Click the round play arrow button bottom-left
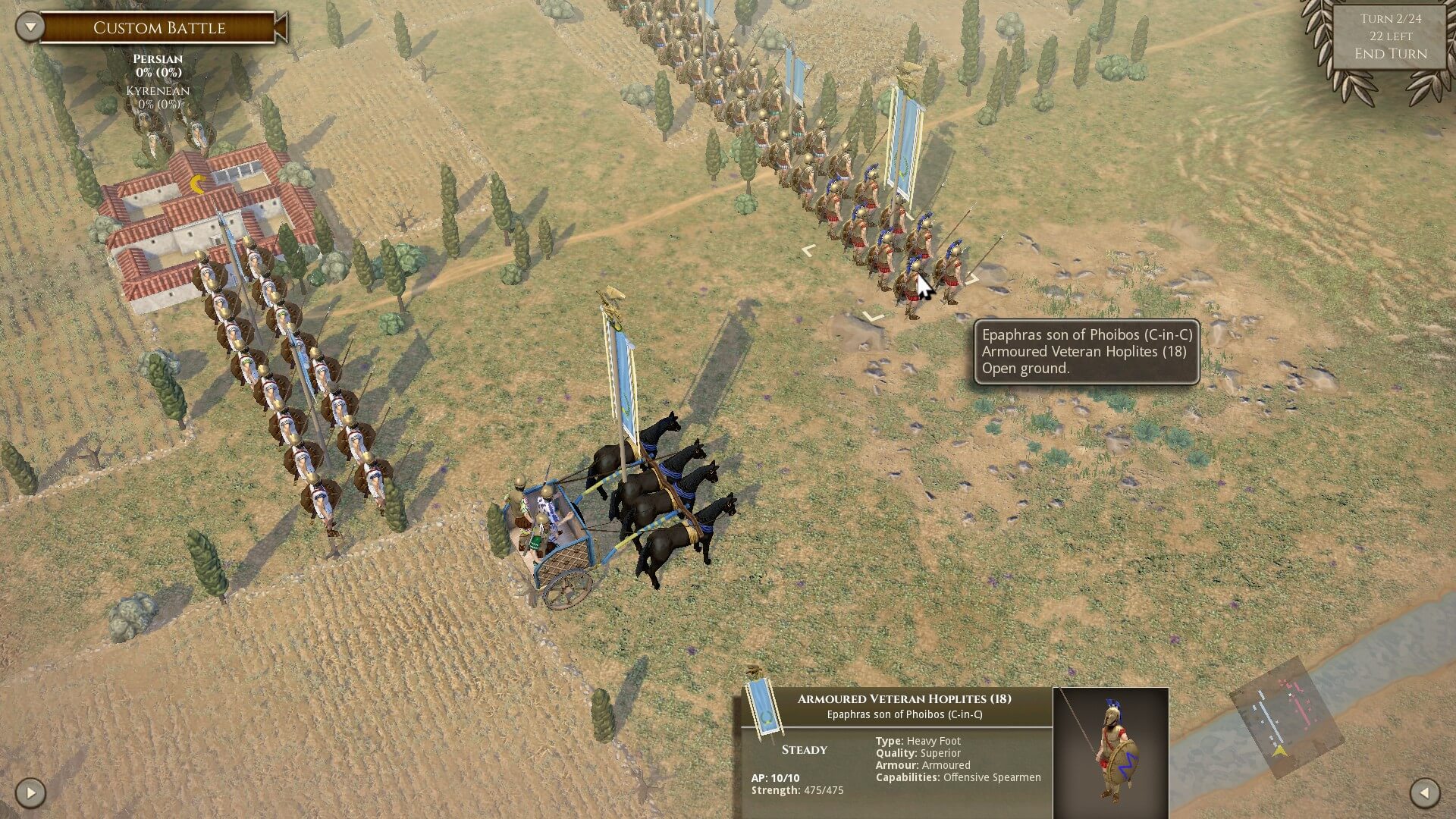Screen dimensions: 1456x819 click(x=30, y=793)
